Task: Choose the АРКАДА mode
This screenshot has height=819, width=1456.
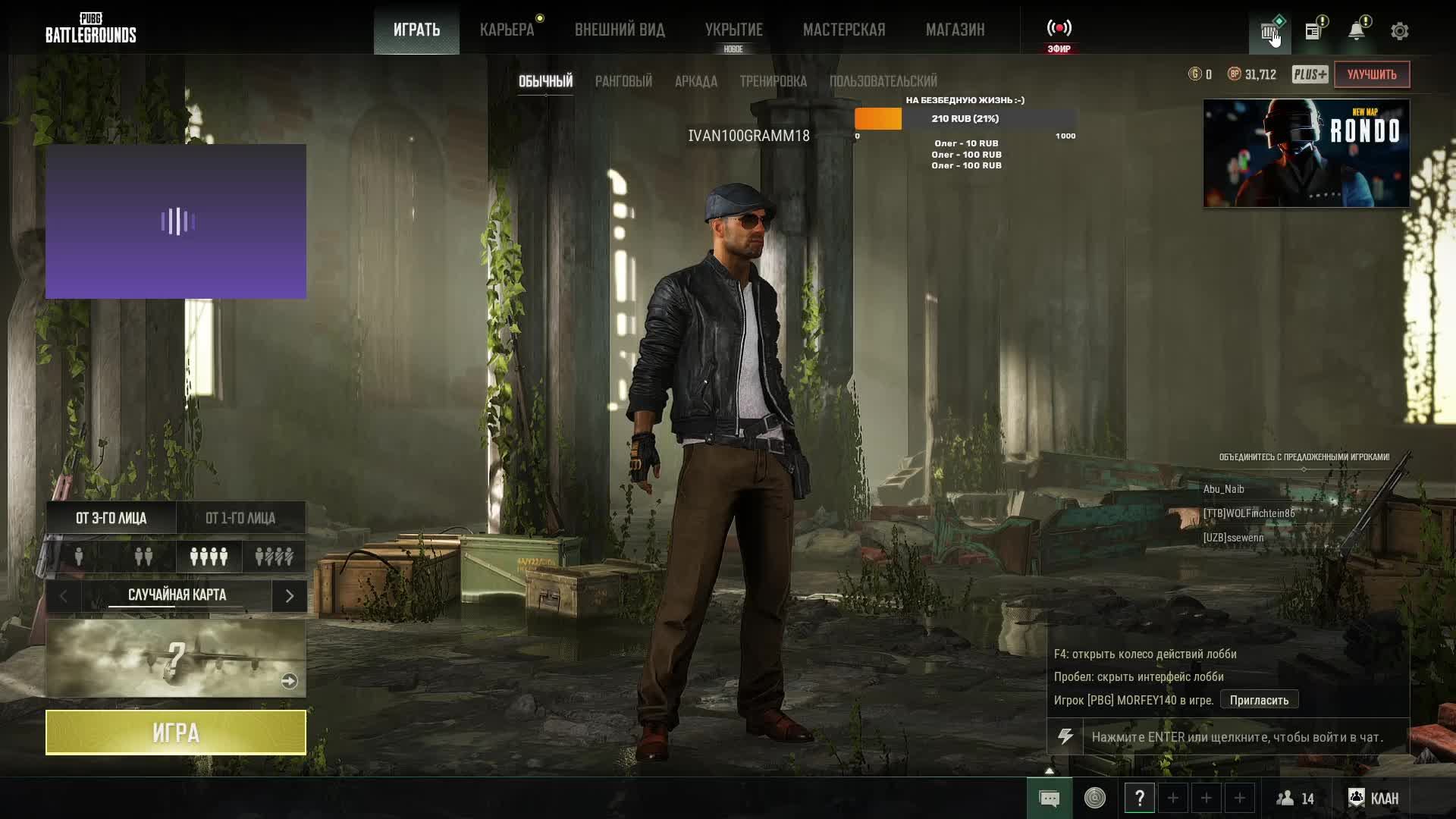Action: [x=695, y=81]
